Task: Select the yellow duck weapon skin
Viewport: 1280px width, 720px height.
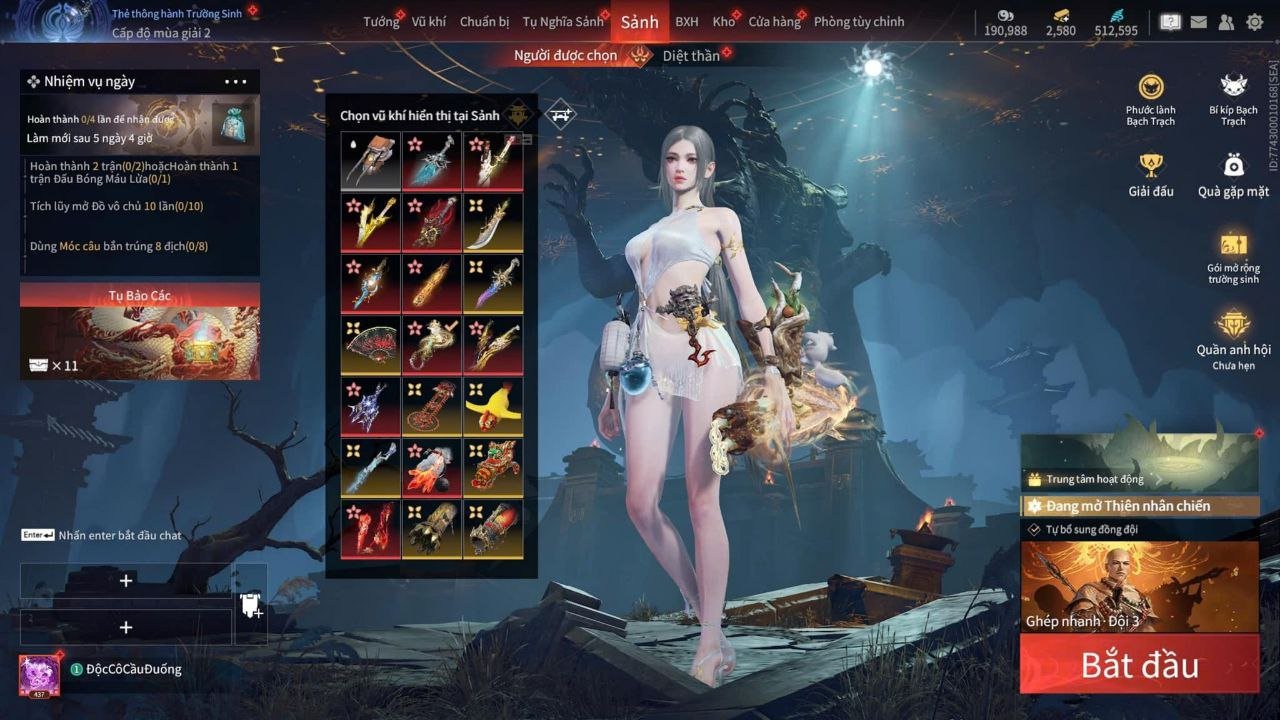Action: click(x=493, y=405)
